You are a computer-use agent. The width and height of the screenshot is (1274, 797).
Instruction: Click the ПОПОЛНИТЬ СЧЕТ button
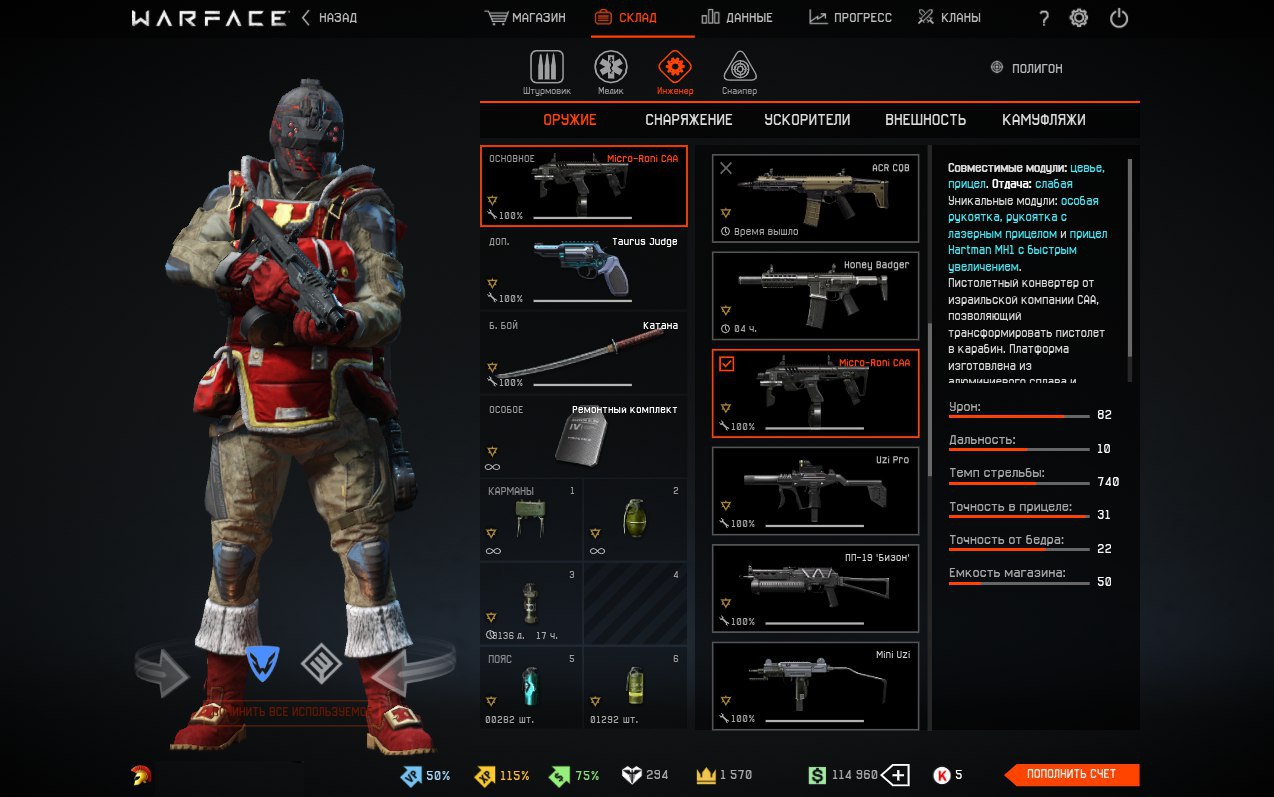tap(1070, 774)
